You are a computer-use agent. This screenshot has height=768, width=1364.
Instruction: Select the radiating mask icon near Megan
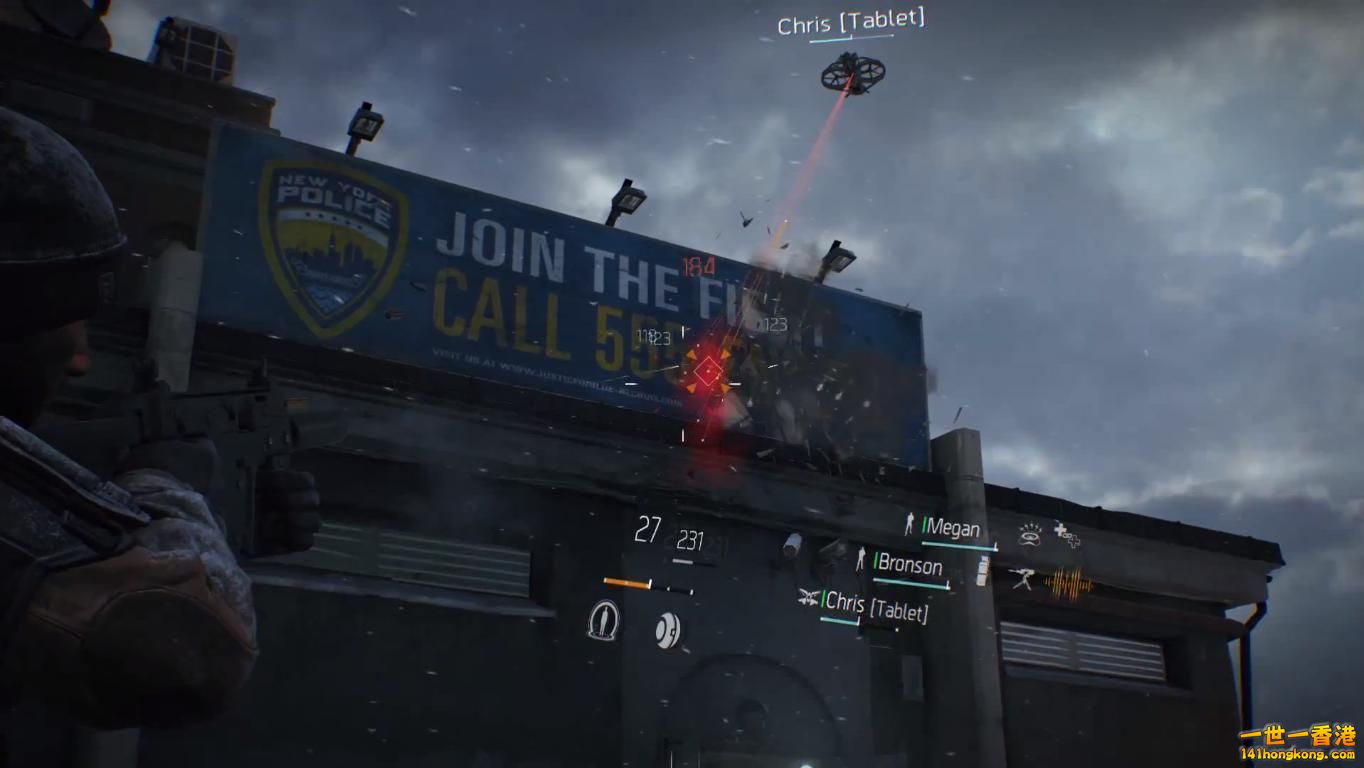(x=1030, y=535)
